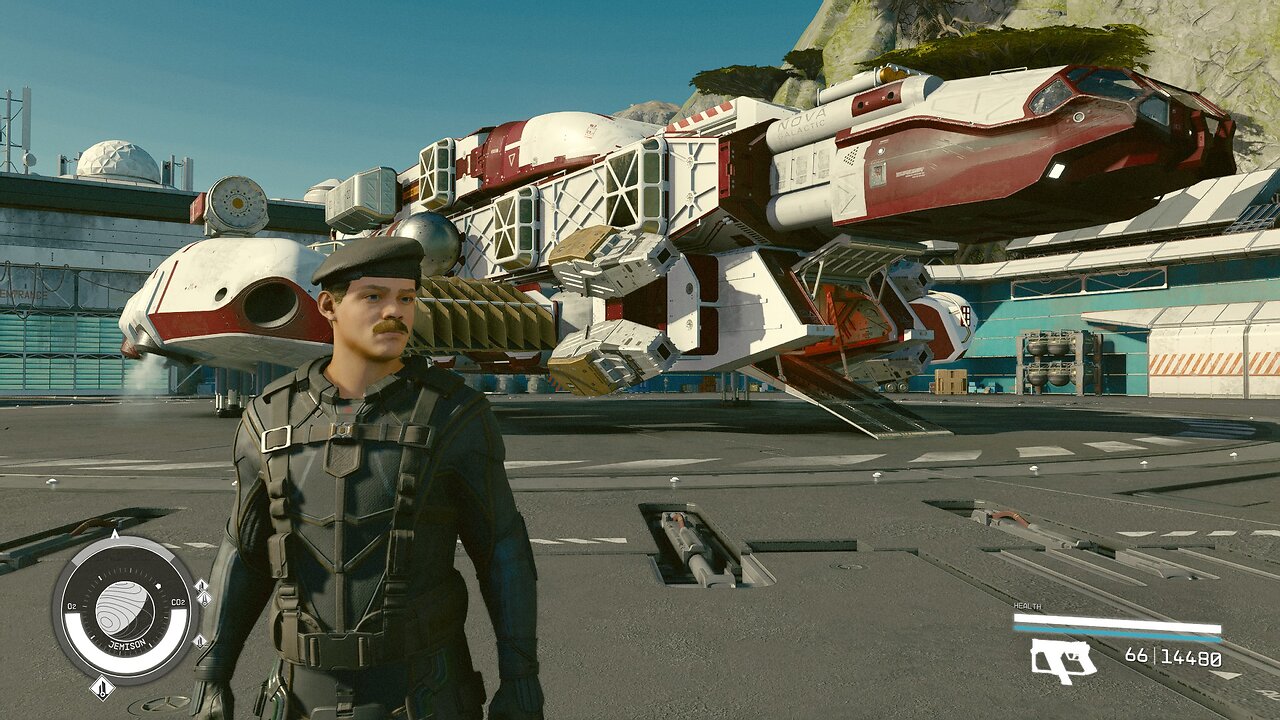Click the Jemison planet compass dial

pos(126,609)
